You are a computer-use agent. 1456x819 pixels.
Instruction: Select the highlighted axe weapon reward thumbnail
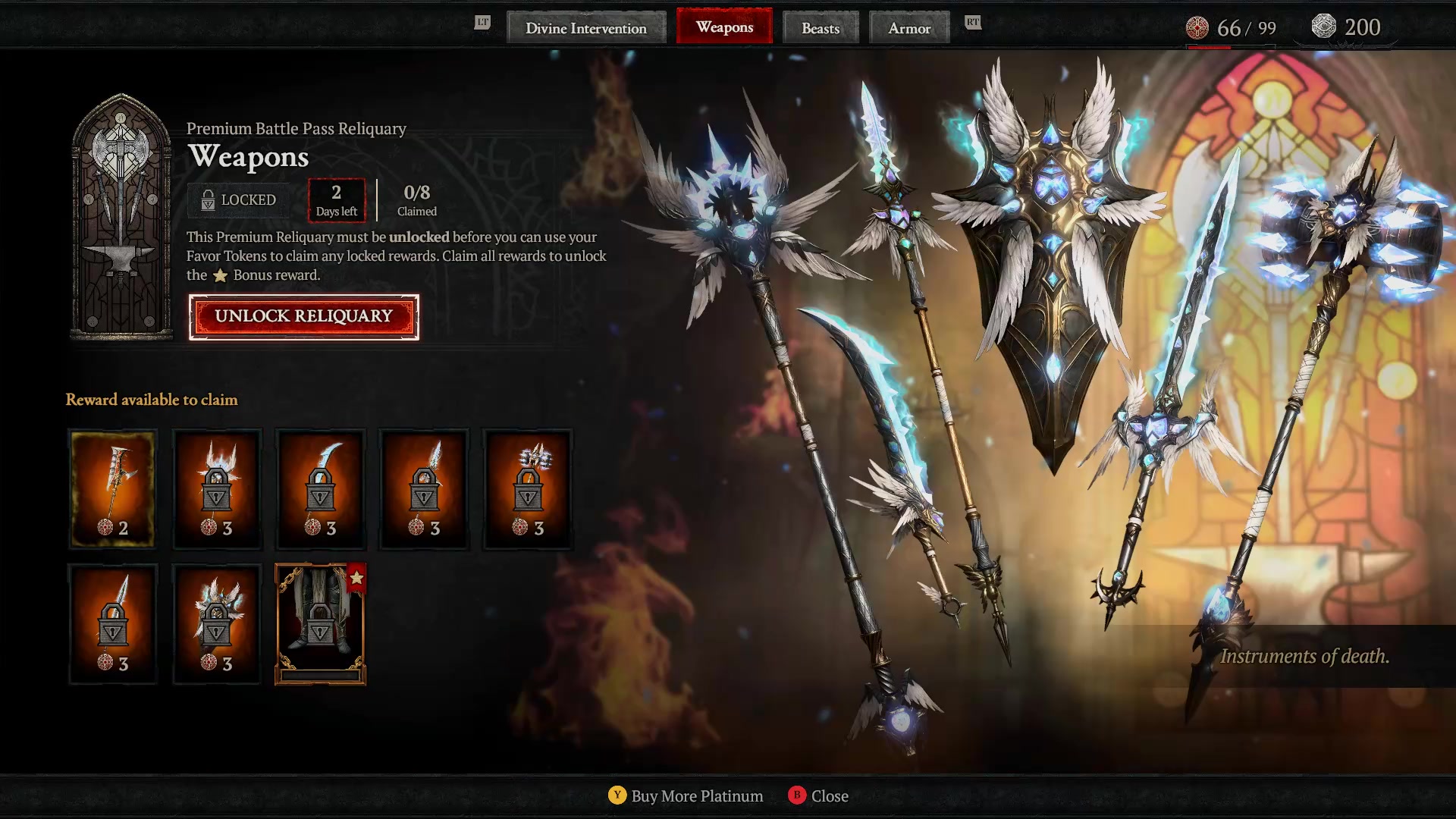pos(112,489)
